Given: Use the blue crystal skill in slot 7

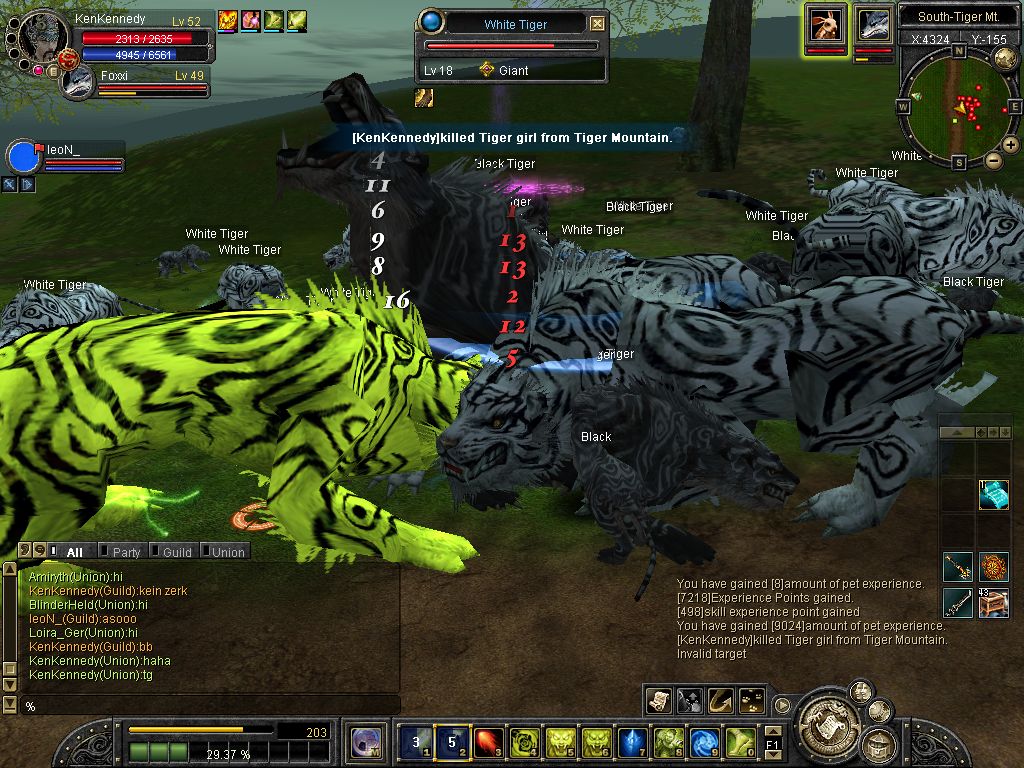Looking at the screenshot, I should 630,741.
